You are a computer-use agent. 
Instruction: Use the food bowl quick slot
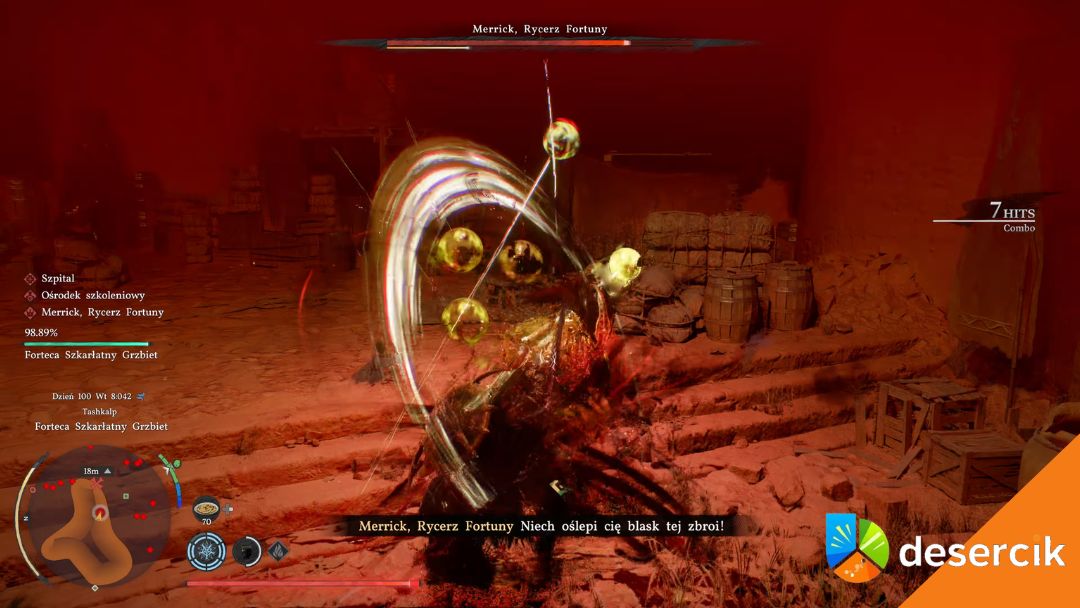coord(207,508)
